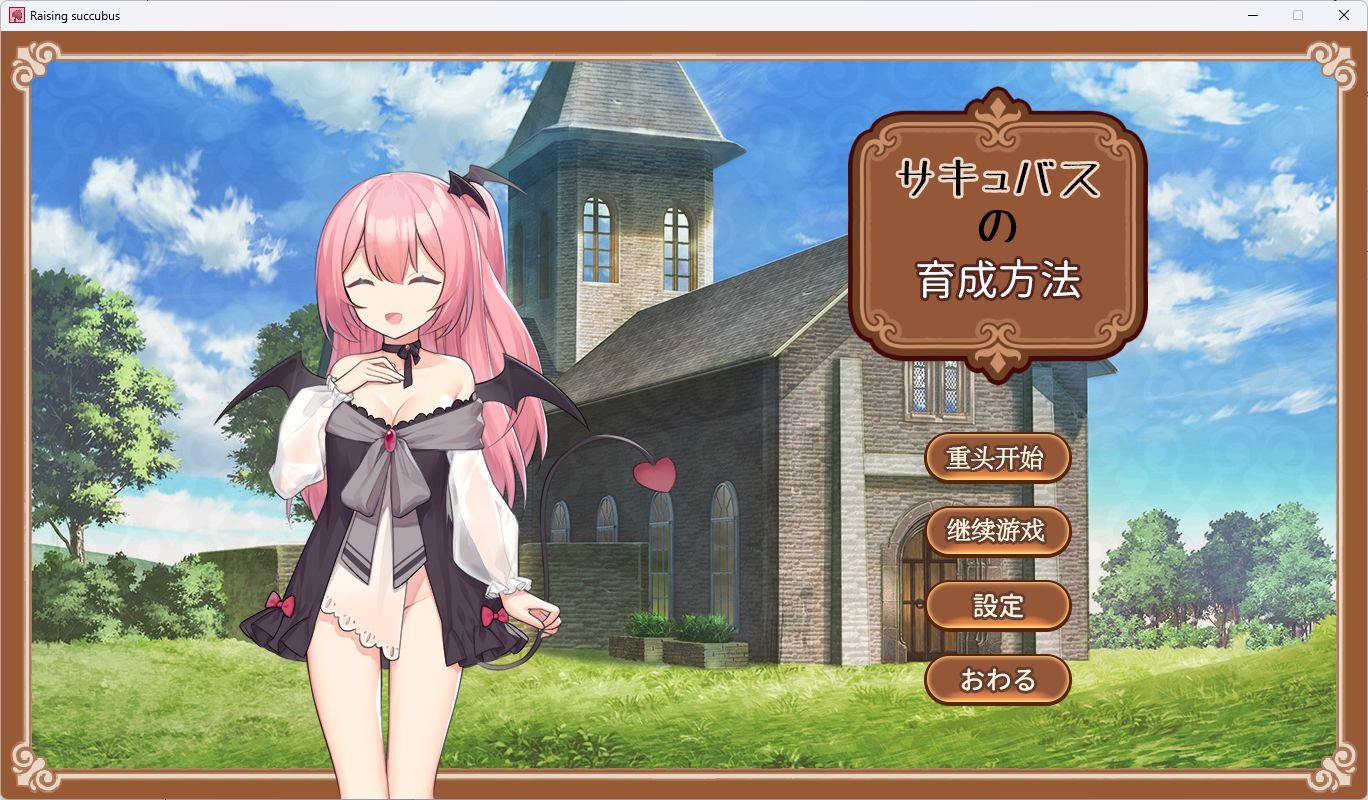Viewport: 1368px width, 800px height.
Task: Click the decorative ornament atop the title plaque
Action: tap(997, 107)
